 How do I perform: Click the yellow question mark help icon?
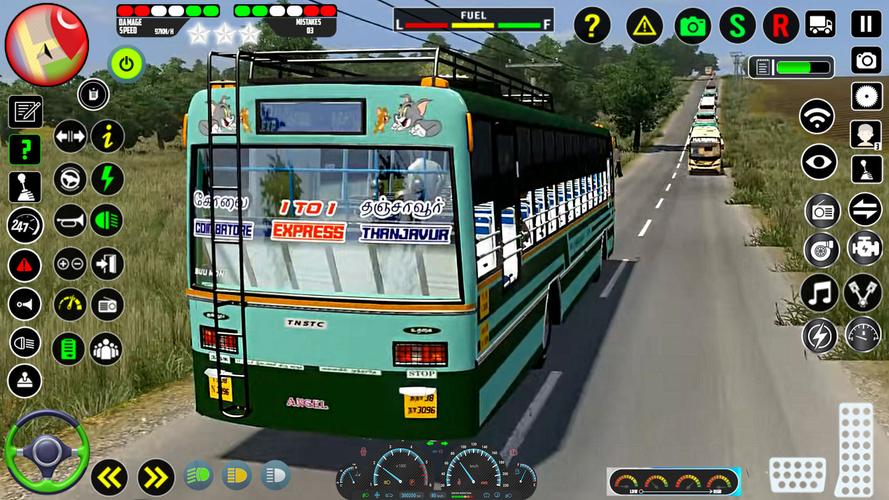tap(591, 25)
